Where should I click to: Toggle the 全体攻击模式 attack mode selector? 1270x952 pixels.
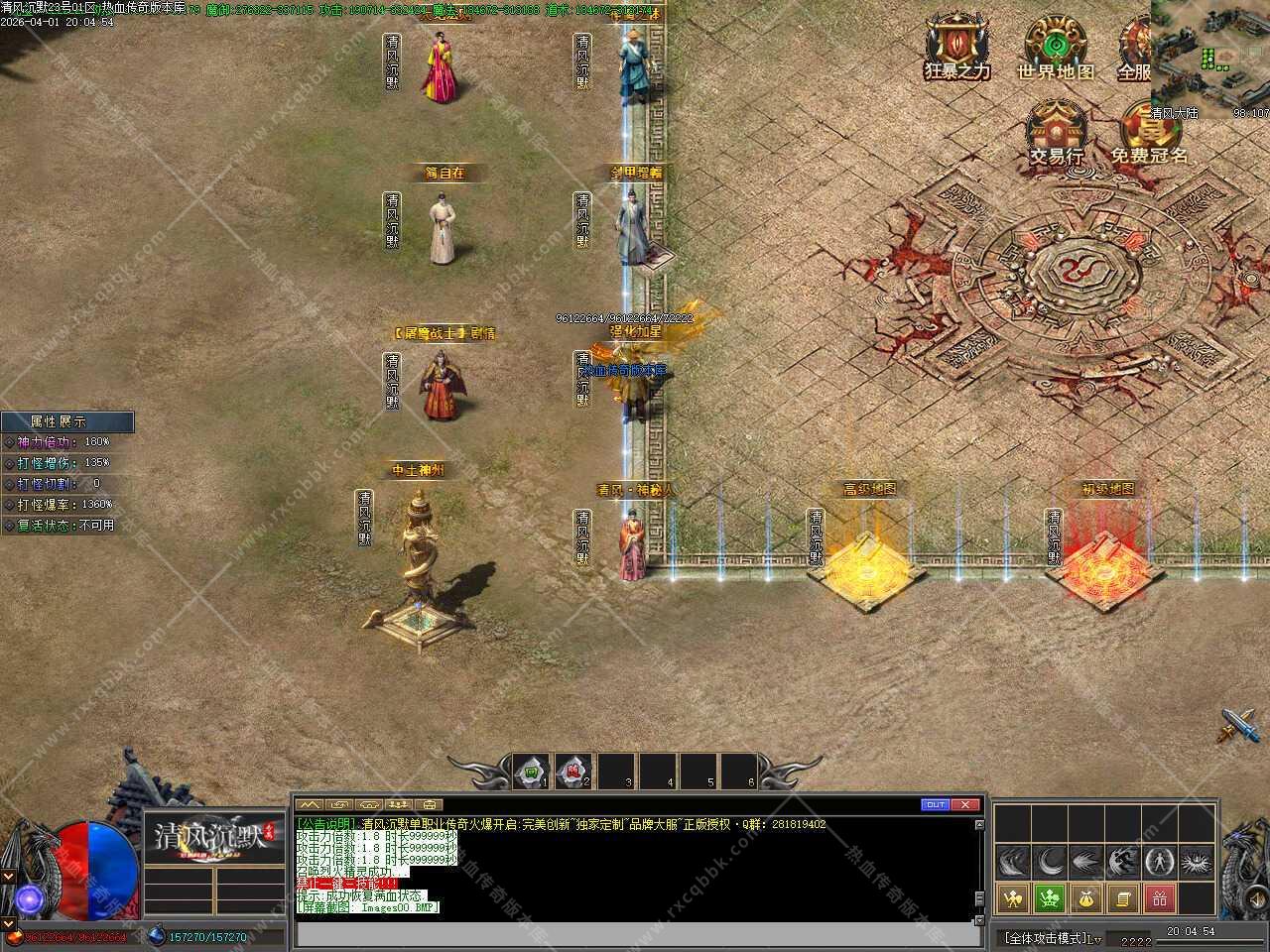1050,937
